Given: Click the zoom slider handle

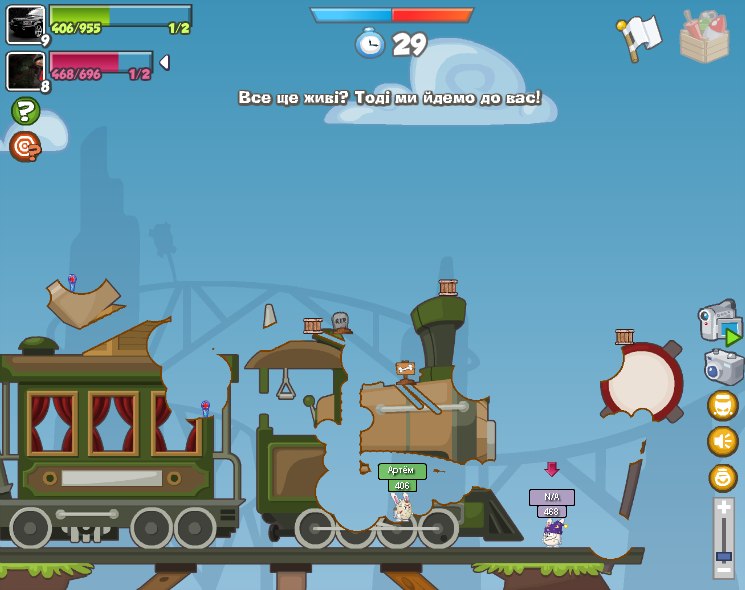Looking at the screenshot, I should tap(723, 556).
